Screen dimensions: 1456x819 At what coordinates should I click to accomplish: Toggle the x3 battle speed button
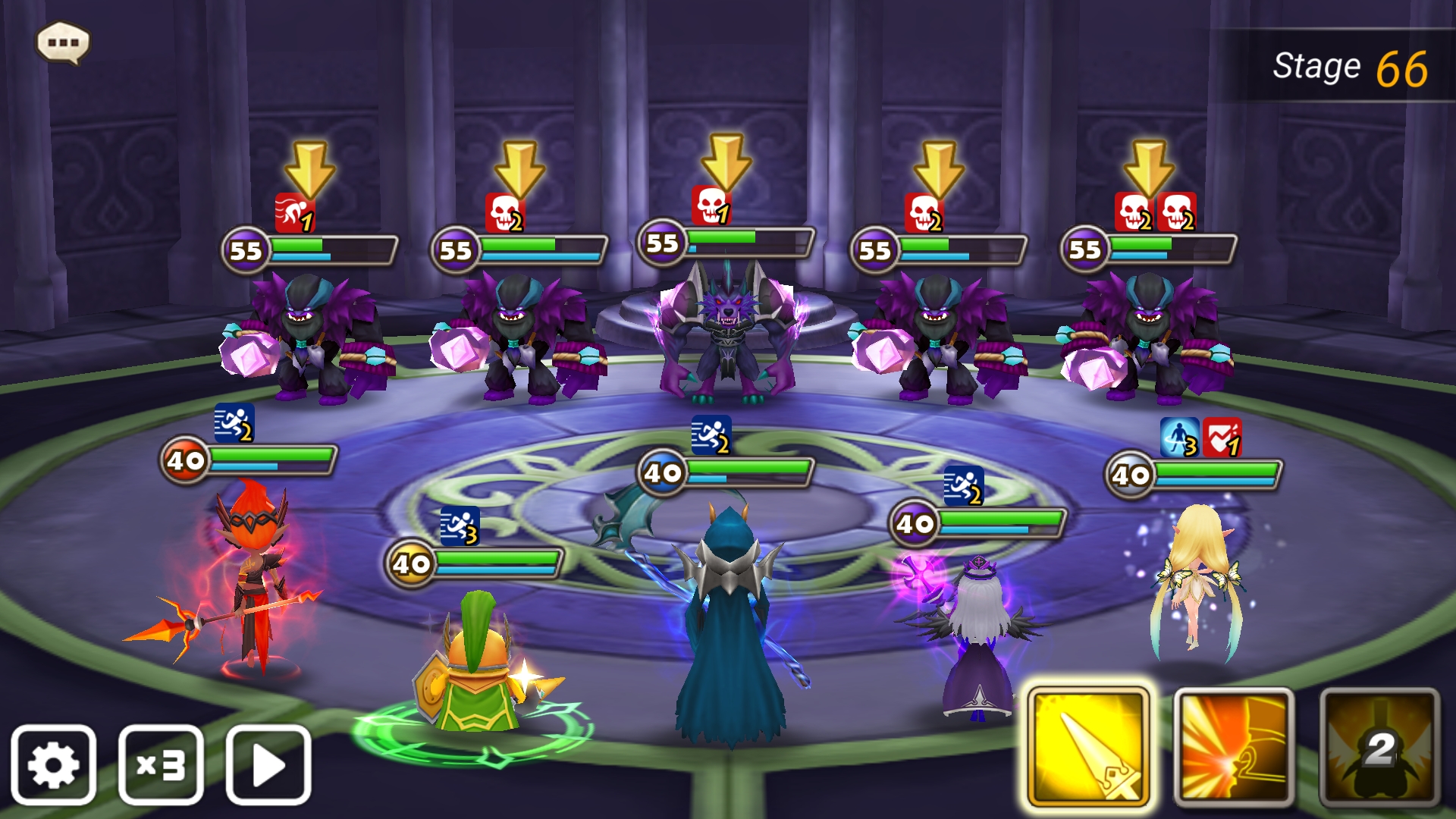click(161, 764)
